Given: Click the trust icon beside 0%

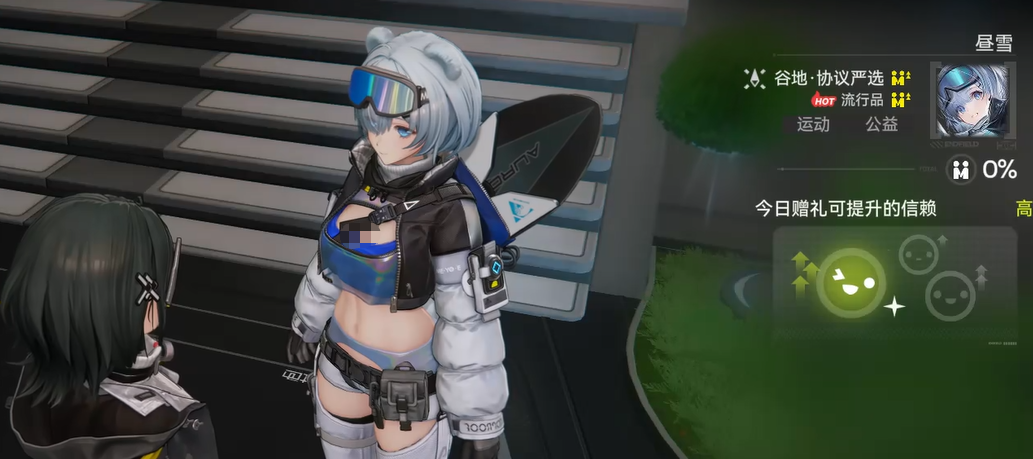Looking at the screenshot, I should tap(961, 170).
